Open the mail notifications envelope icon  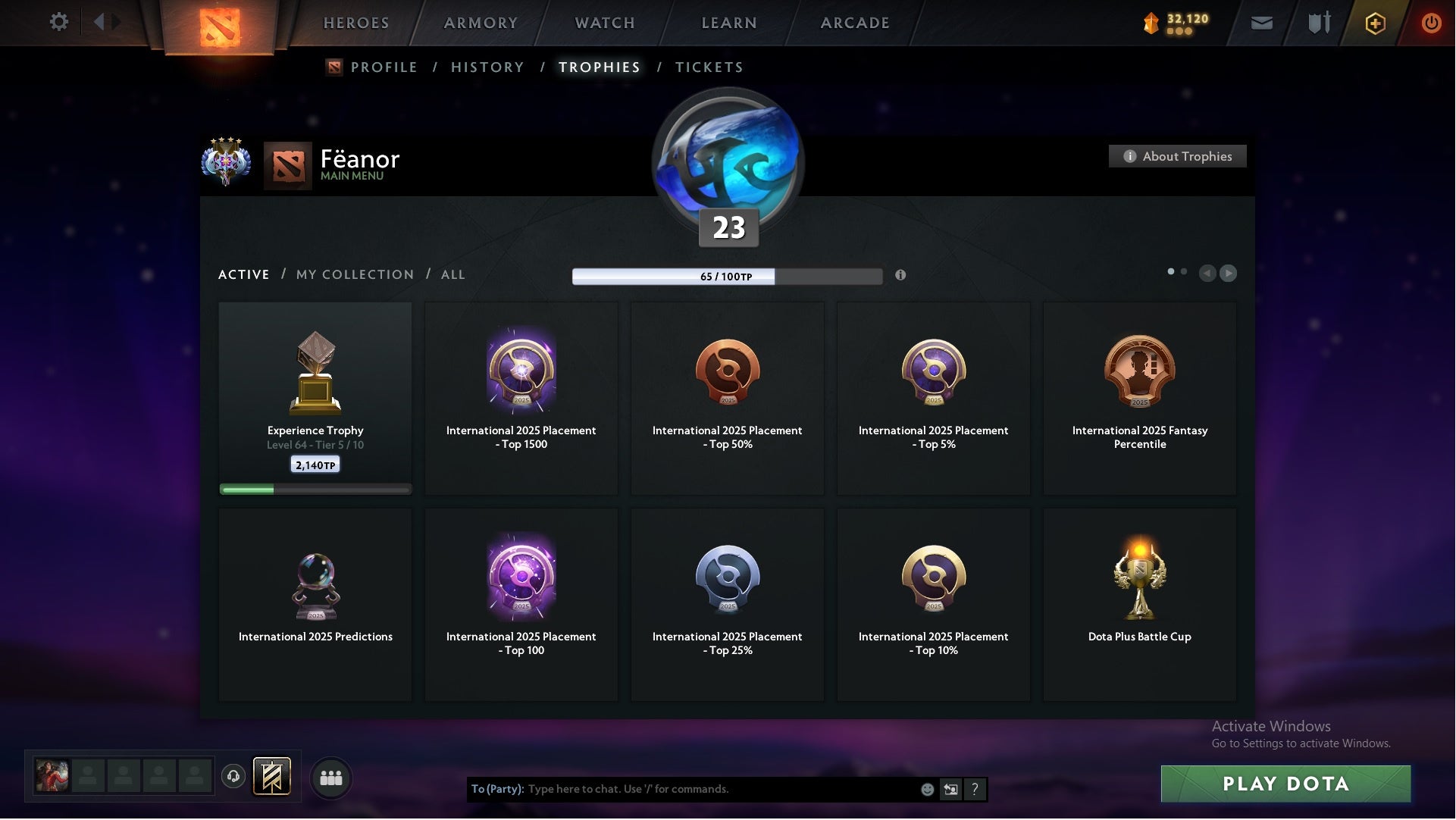click(1262, 23)
